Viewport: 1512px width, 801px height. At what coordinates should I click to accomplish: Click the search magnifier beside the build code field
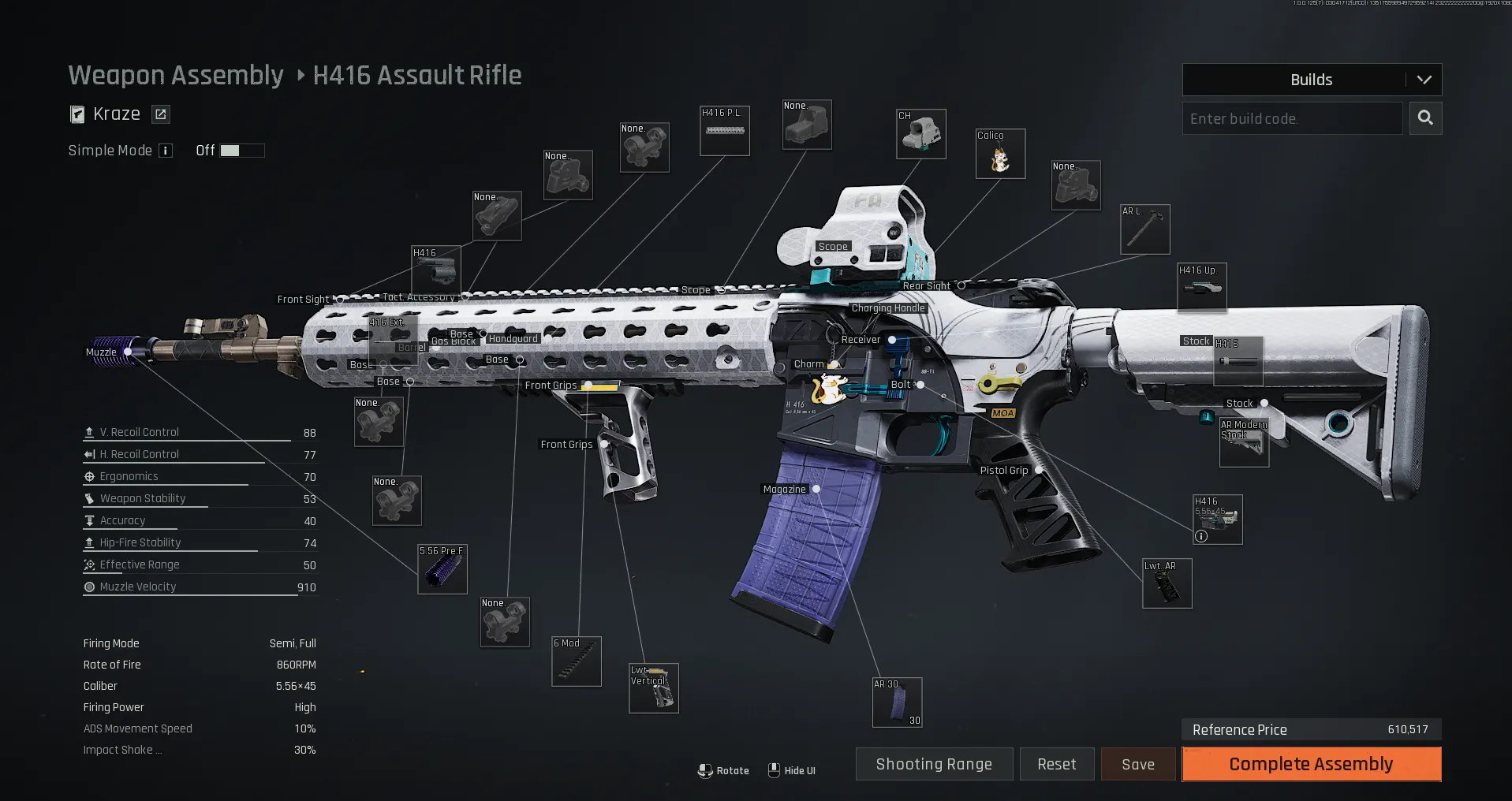coord(1425,118)
